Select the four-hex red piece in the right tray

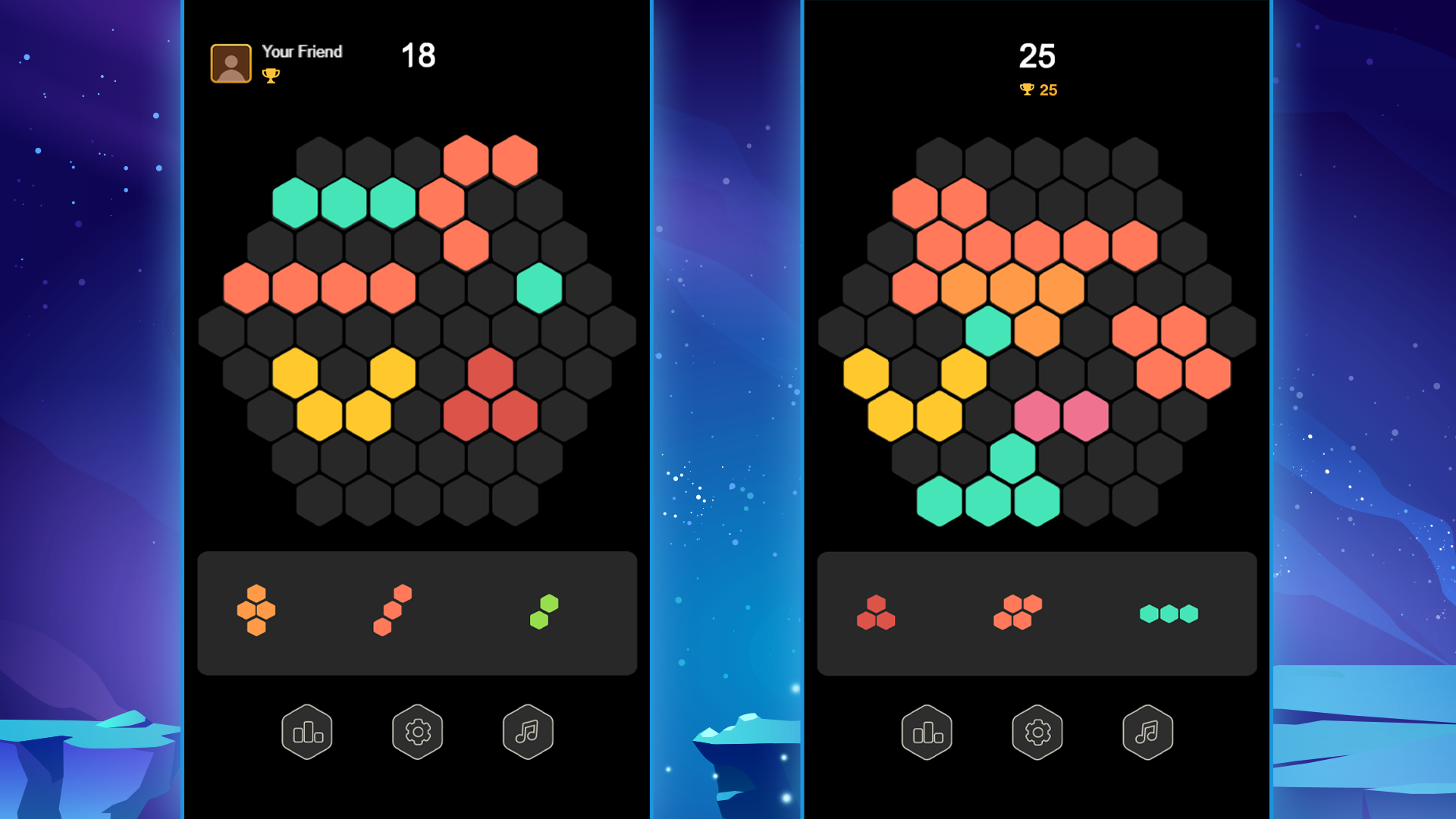click(x=1017, y=613)
